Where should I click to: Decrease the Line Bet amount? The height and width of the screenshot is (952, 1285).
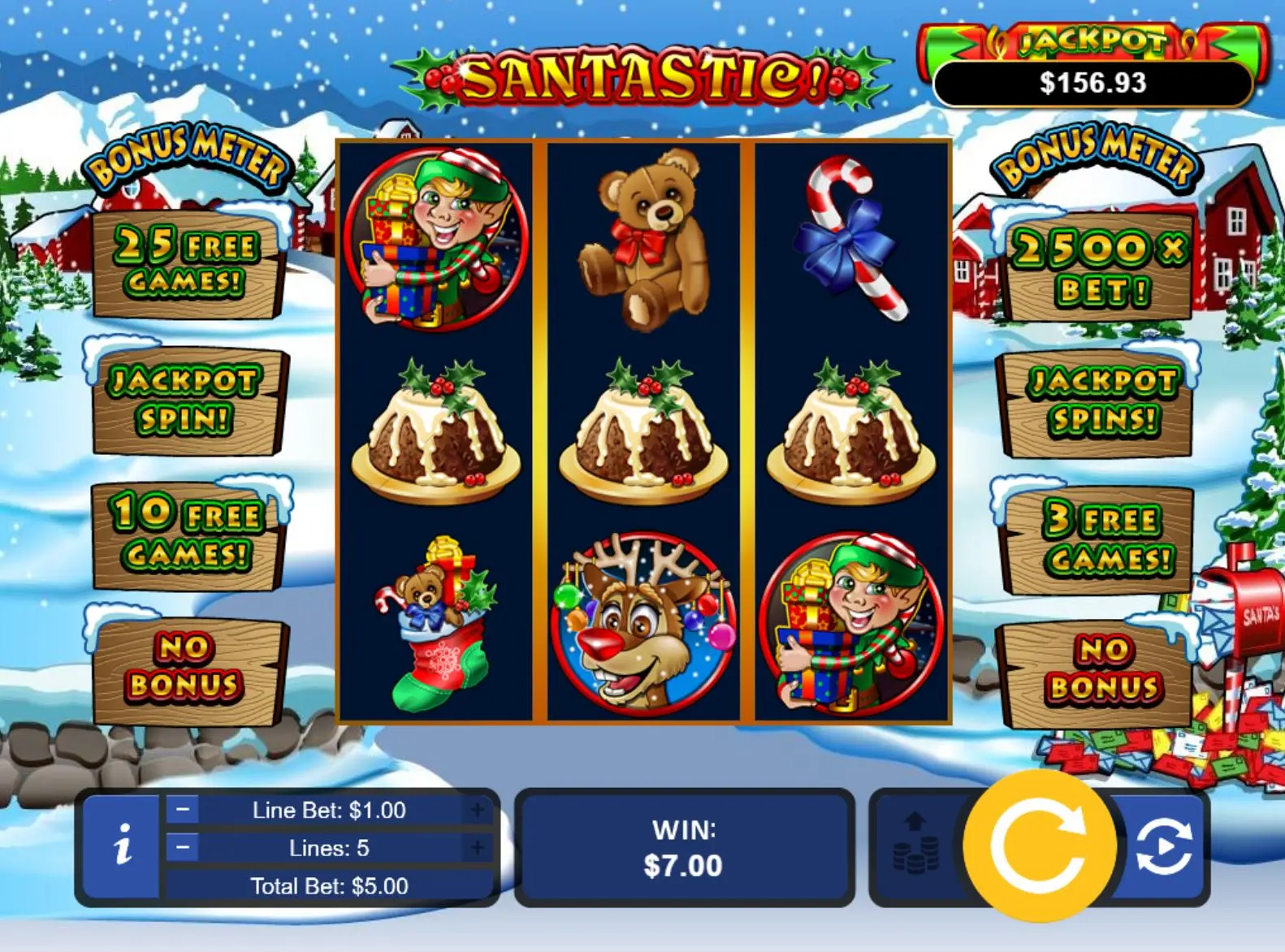click(183, 810)
